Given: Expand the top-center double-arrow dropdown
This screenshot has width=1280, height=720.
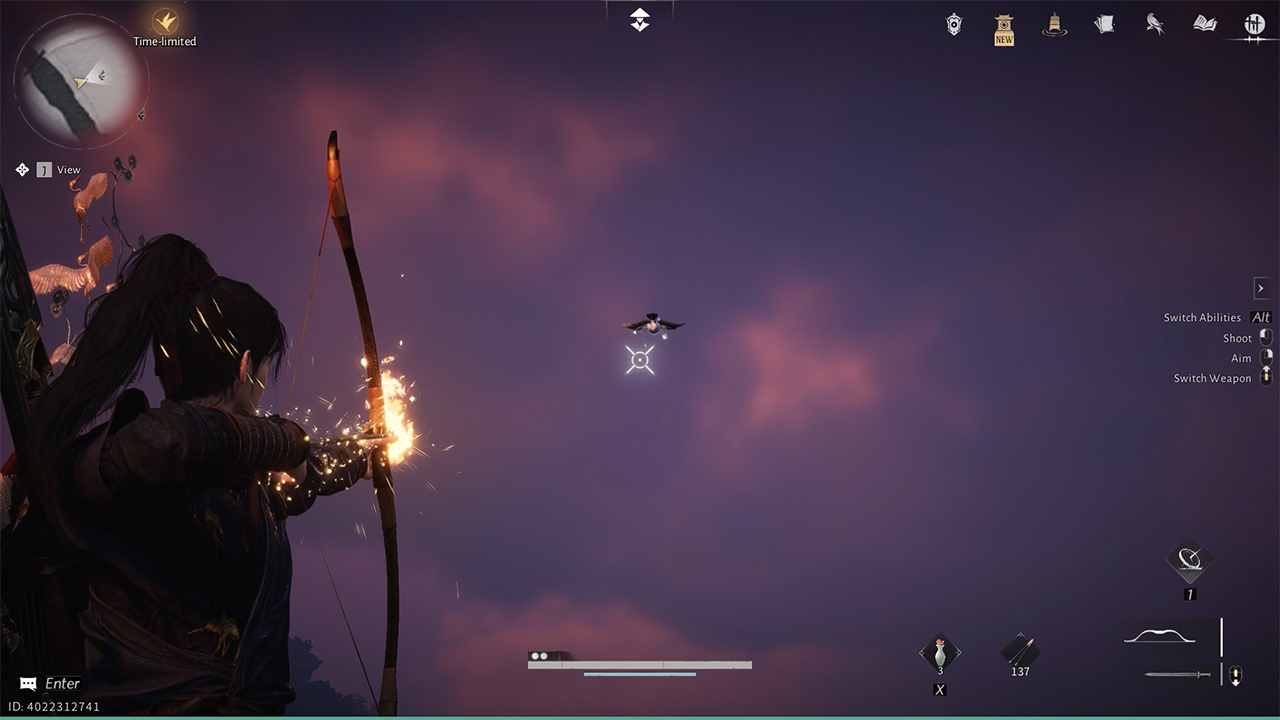Looking at the screenshot, I should [640, 19].
